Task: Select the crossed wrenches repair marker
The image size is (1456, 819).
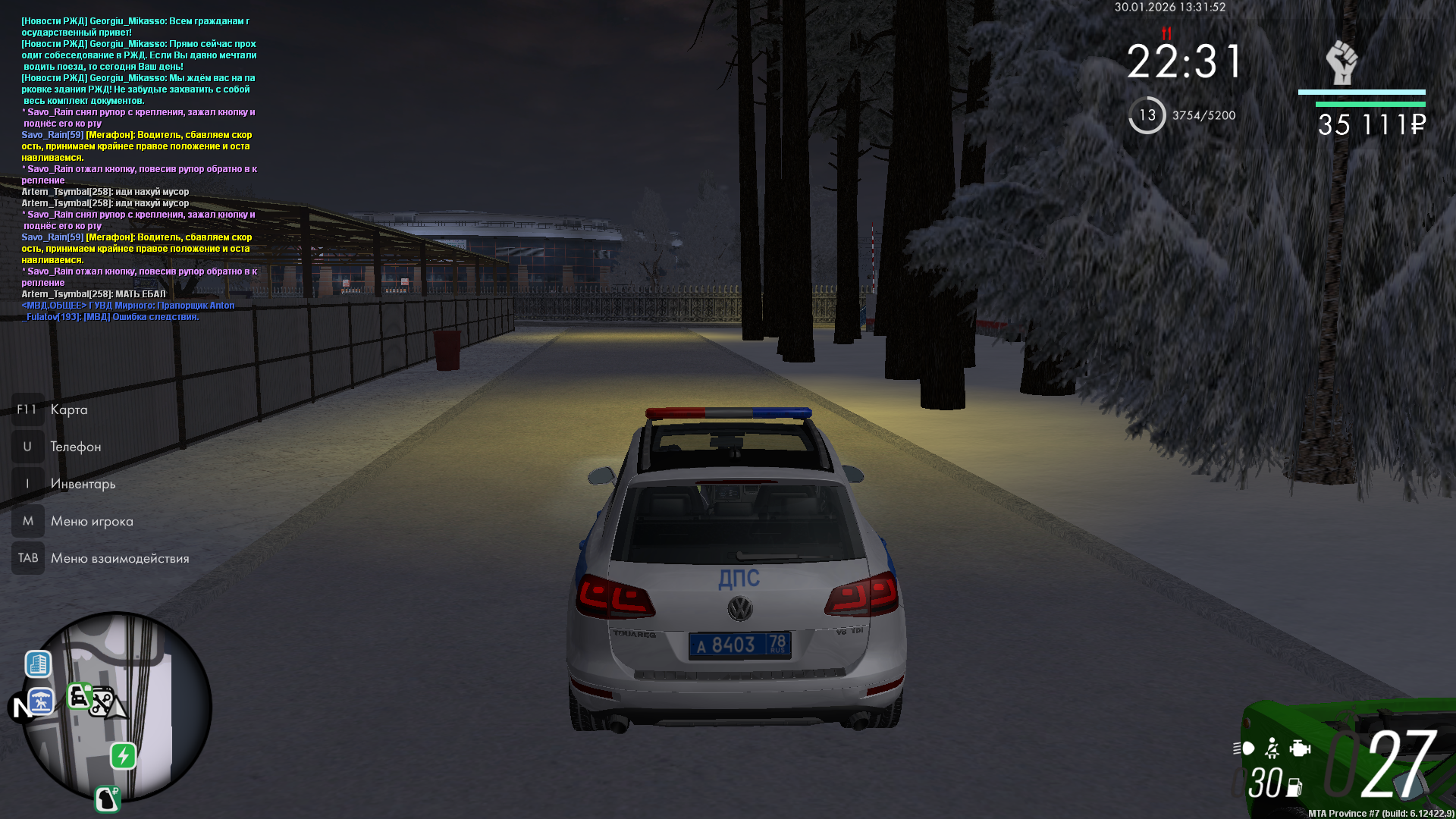Action: pyautogui.click(x=101, y=702)
